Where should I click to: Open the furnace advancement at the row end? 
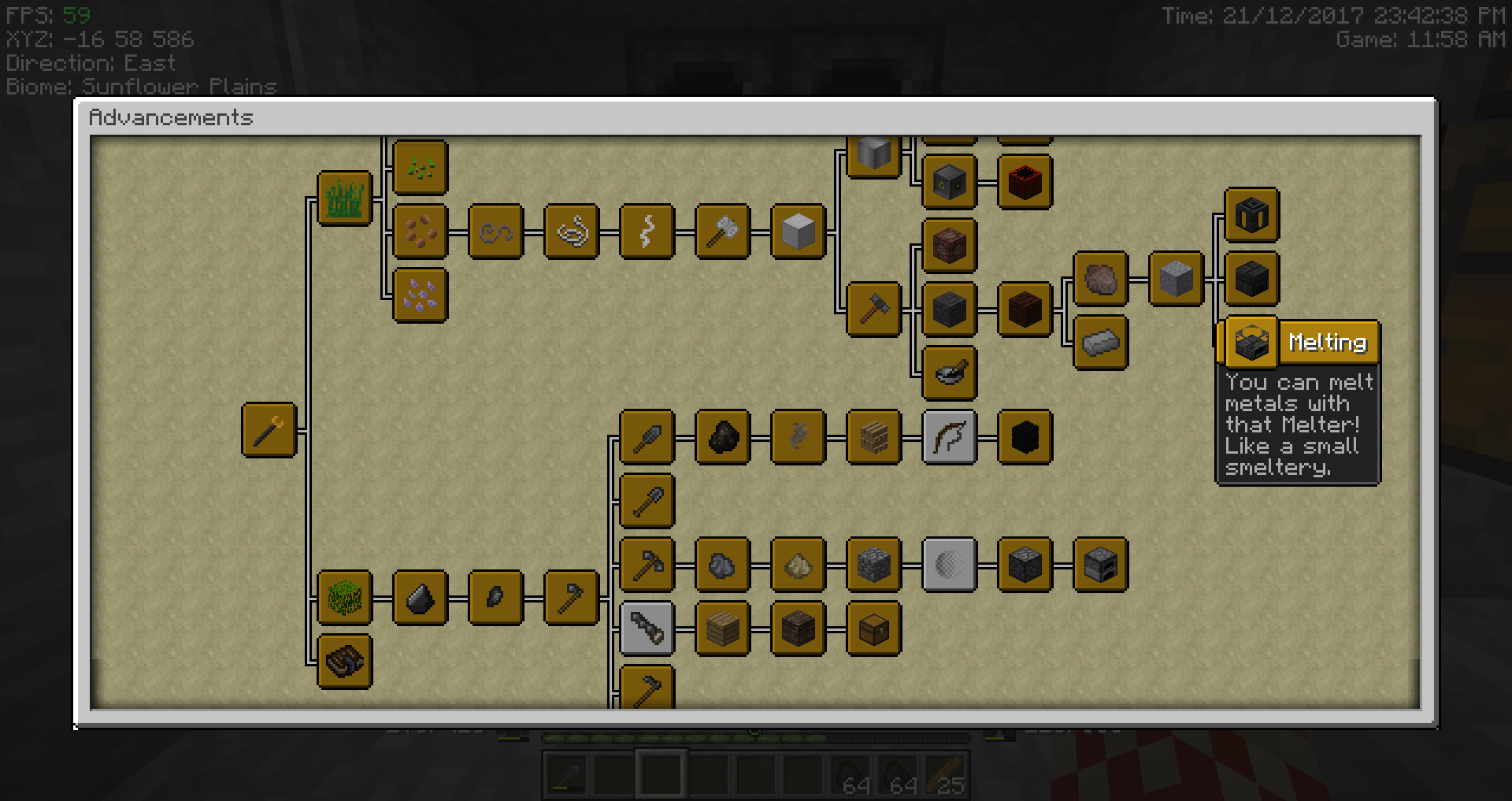[x=1099, y=565]
